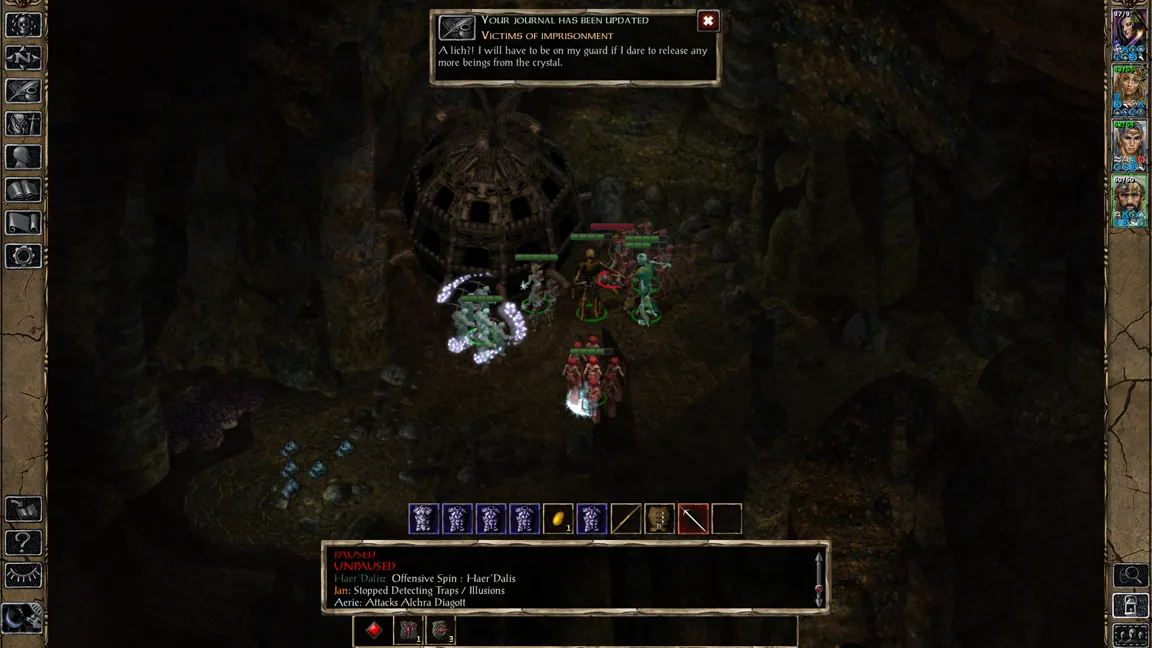Open the journal from the quill notification icon

coord(457,27)
